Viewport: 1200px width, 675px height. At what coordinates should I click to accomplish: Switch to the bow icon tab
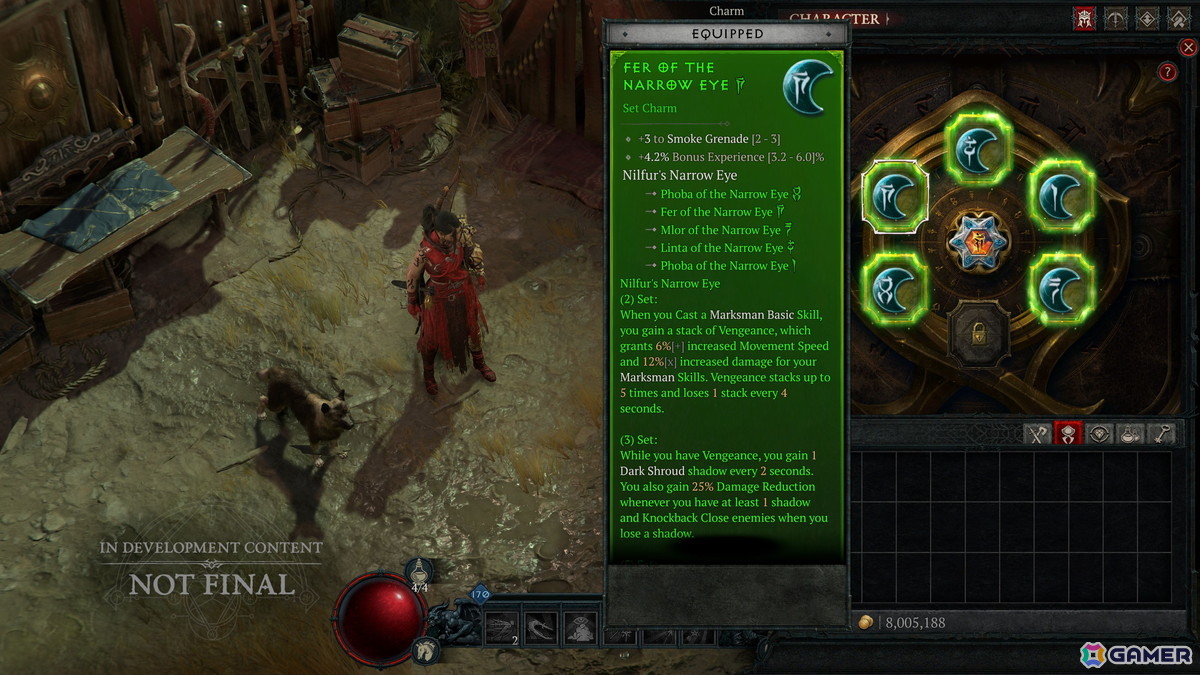click(x=1116, y=19)
